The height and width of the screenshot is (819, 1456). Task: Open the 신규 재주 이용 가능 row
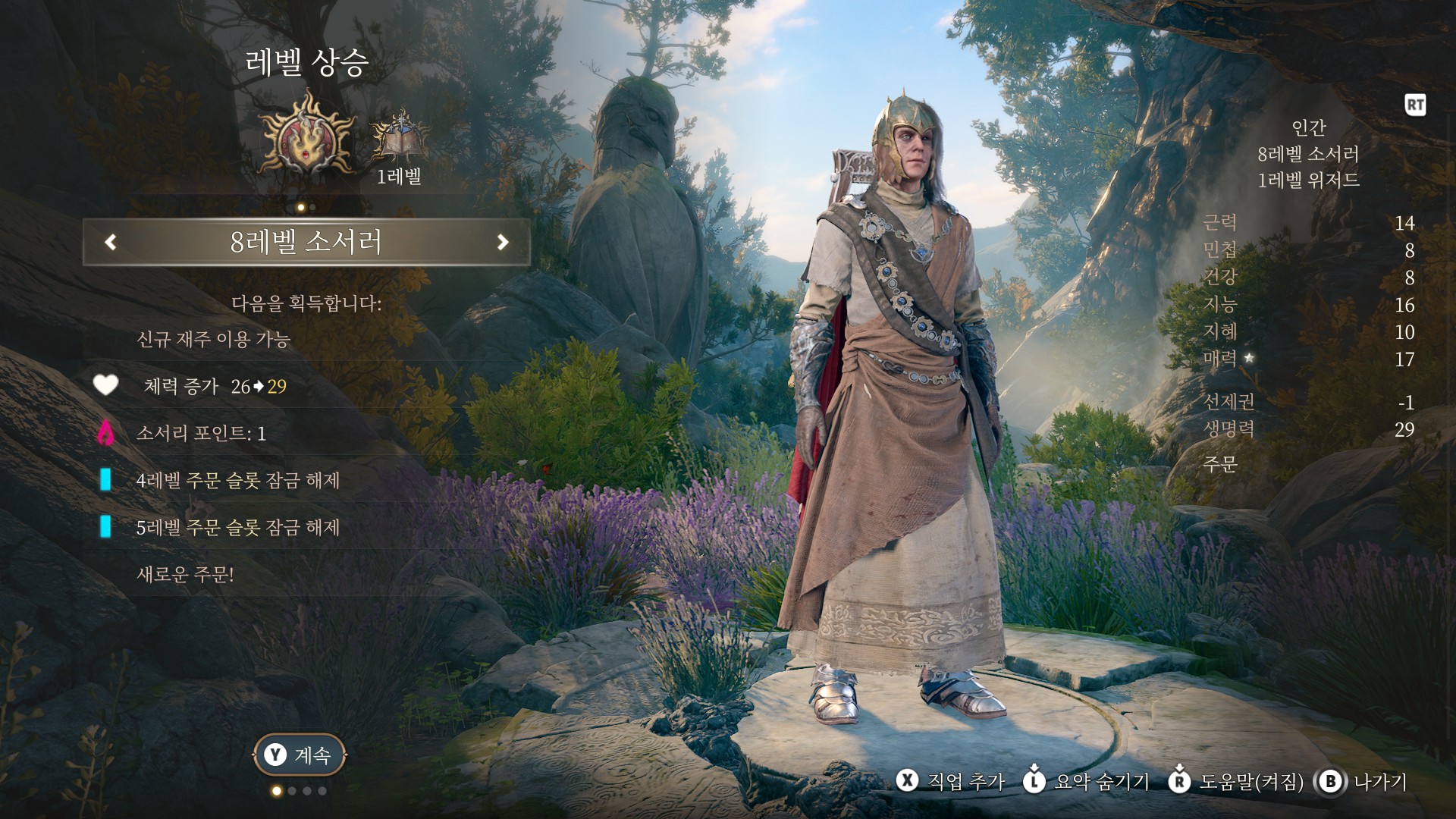pyautogui.click(x=213, y=339)
